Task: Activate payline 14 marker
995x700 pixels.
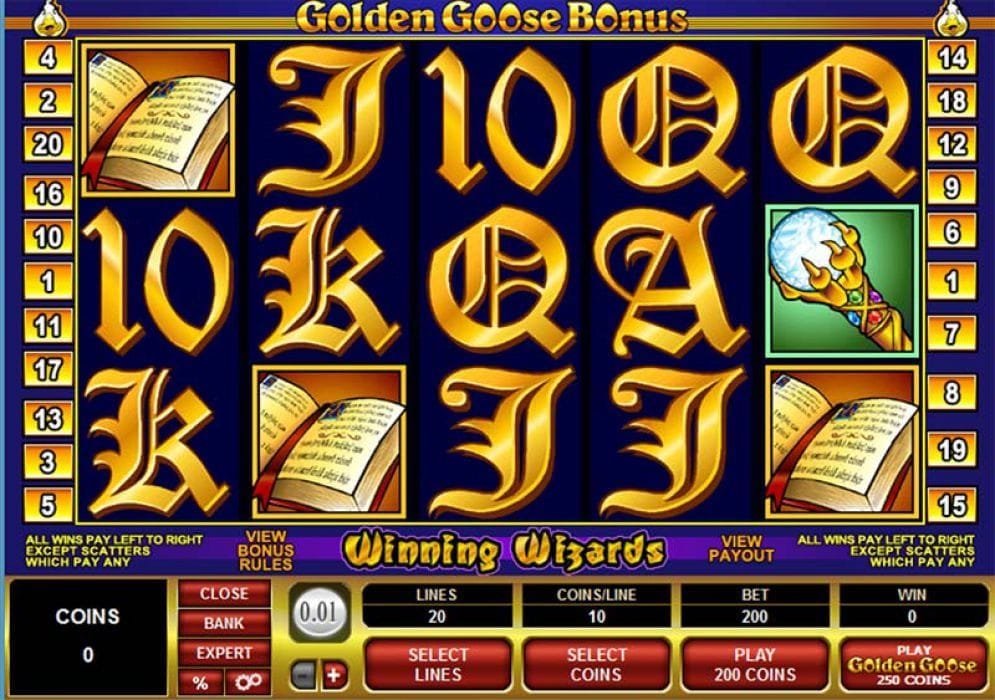Action: click(x=951, y=58)
